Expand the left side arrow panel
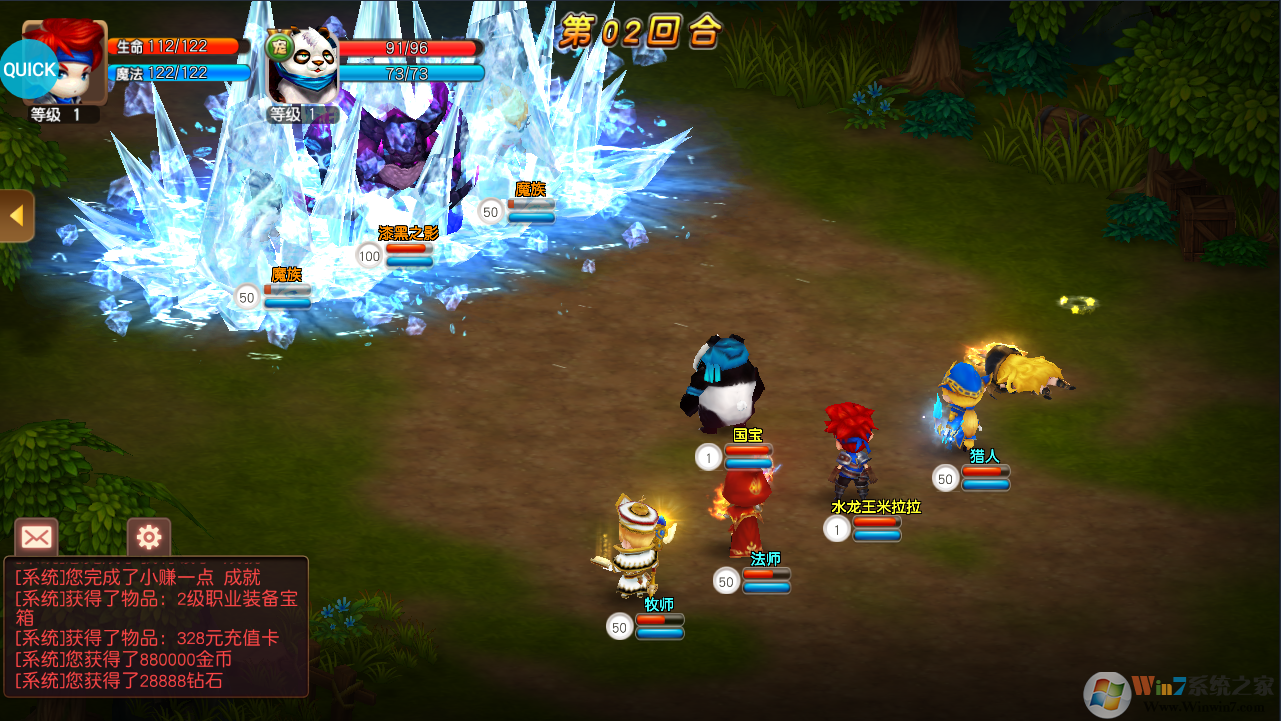The width and height of the screenshot is (1281, 721). pyautogui.click(x=16, y=216)
